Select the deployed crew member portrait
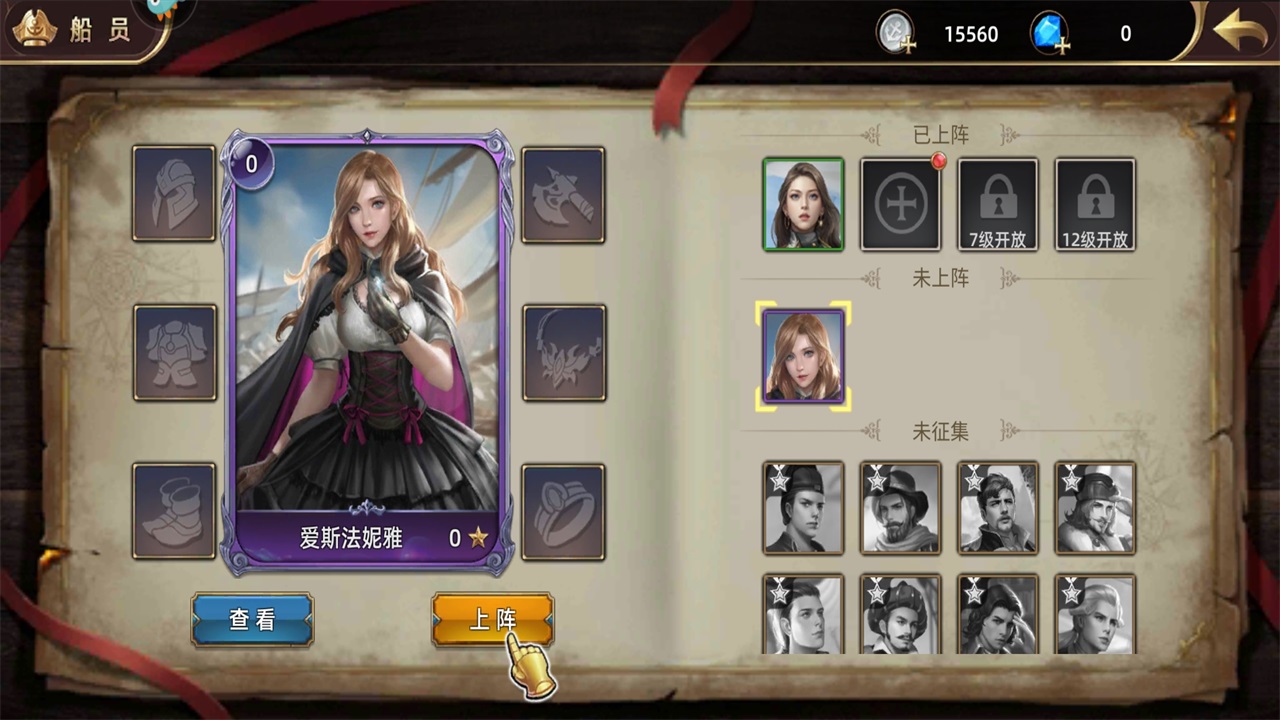Image resolution: width=1280 pixels, height=720 pixels. point(803,203)
